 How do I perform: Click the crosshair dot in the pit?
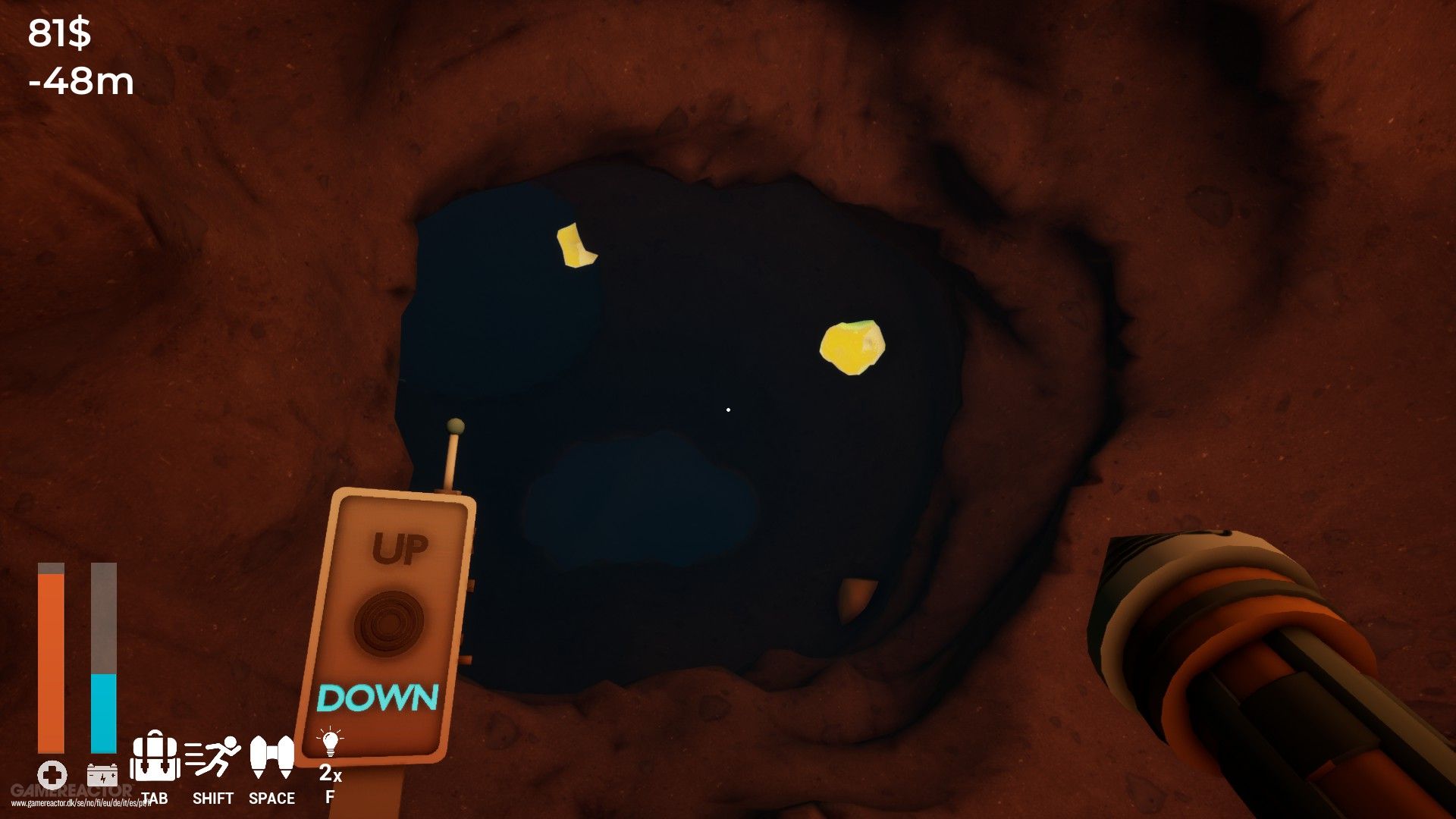click(x=728, y=409)
